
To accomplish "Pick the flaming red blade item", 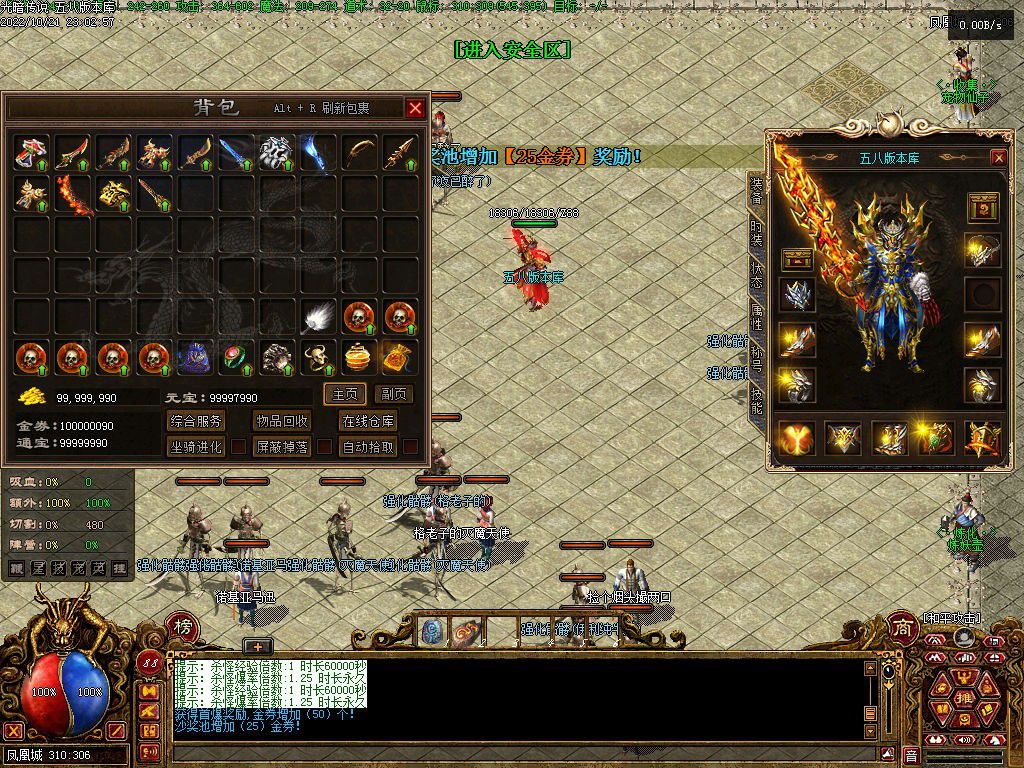I will point(73,194).
